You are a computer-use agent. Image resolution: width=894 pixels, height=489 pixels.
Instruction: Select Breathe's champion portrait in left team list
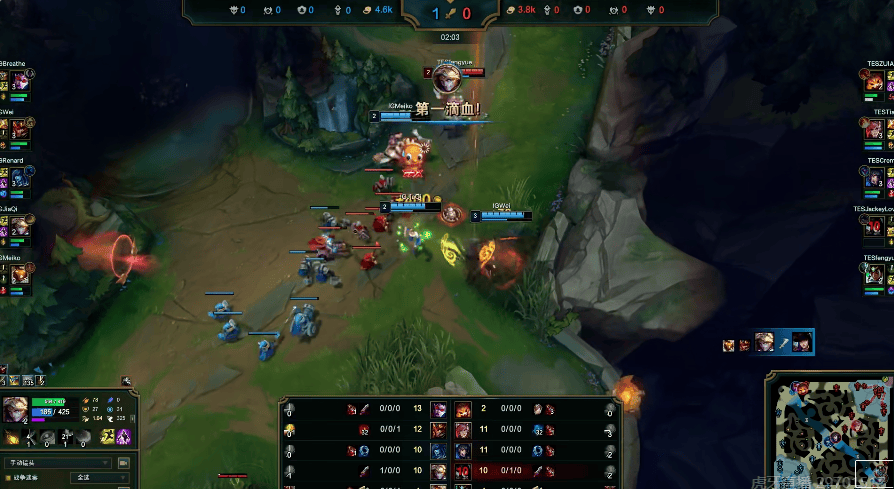(18, 82)
